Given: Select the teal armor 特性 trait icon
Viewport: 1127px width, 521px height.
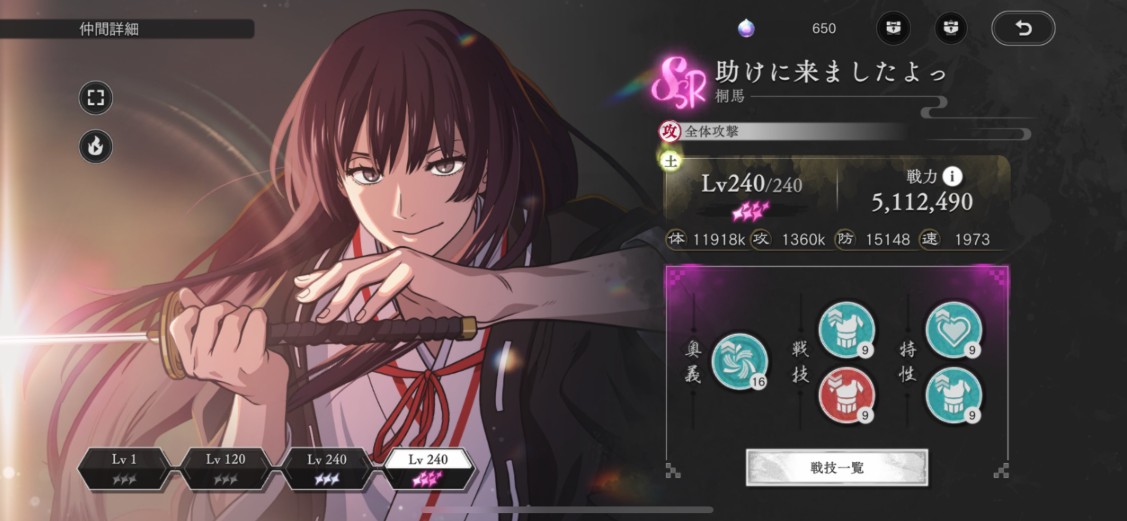Looking at the screenshot, I should [953, 394].
